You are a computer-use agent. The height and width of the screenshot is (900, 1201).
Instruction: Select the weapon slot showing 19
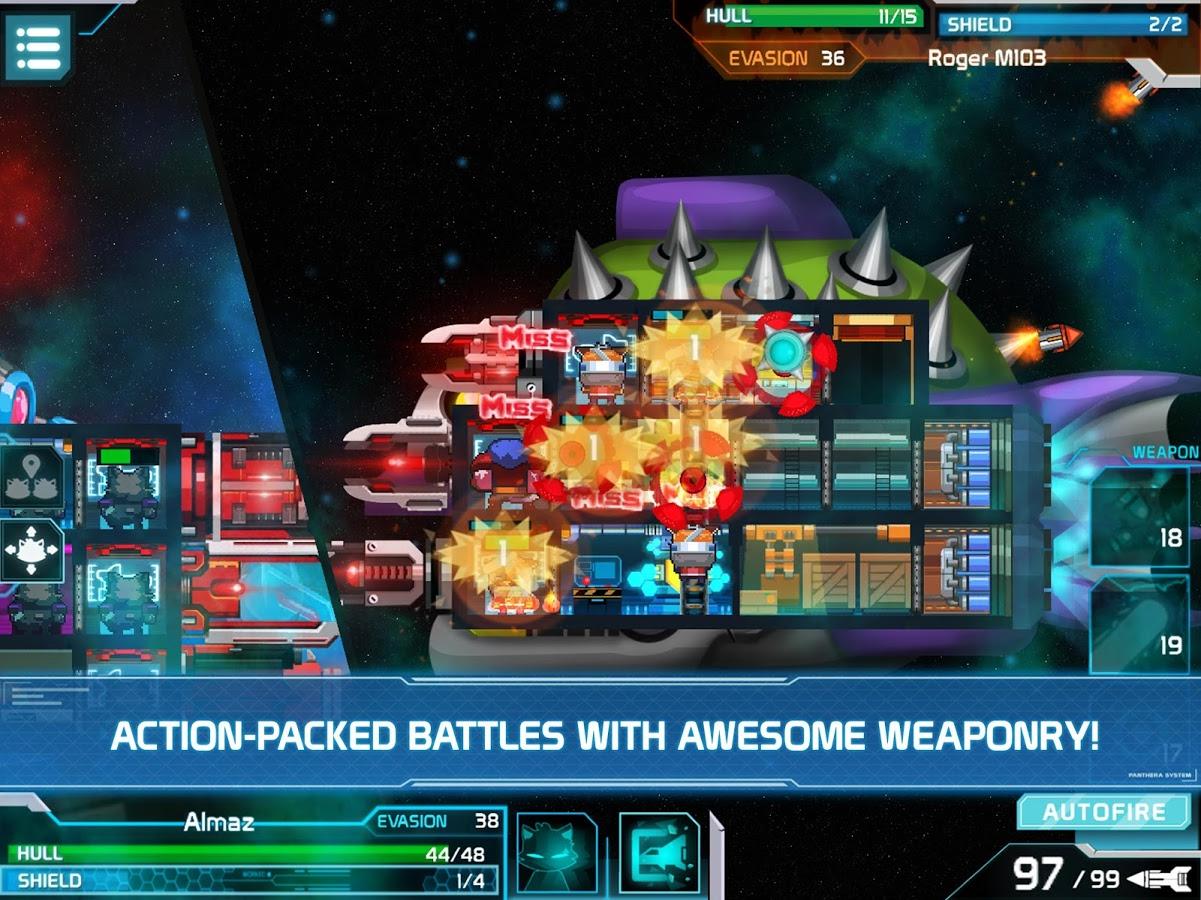(1139, 625)
